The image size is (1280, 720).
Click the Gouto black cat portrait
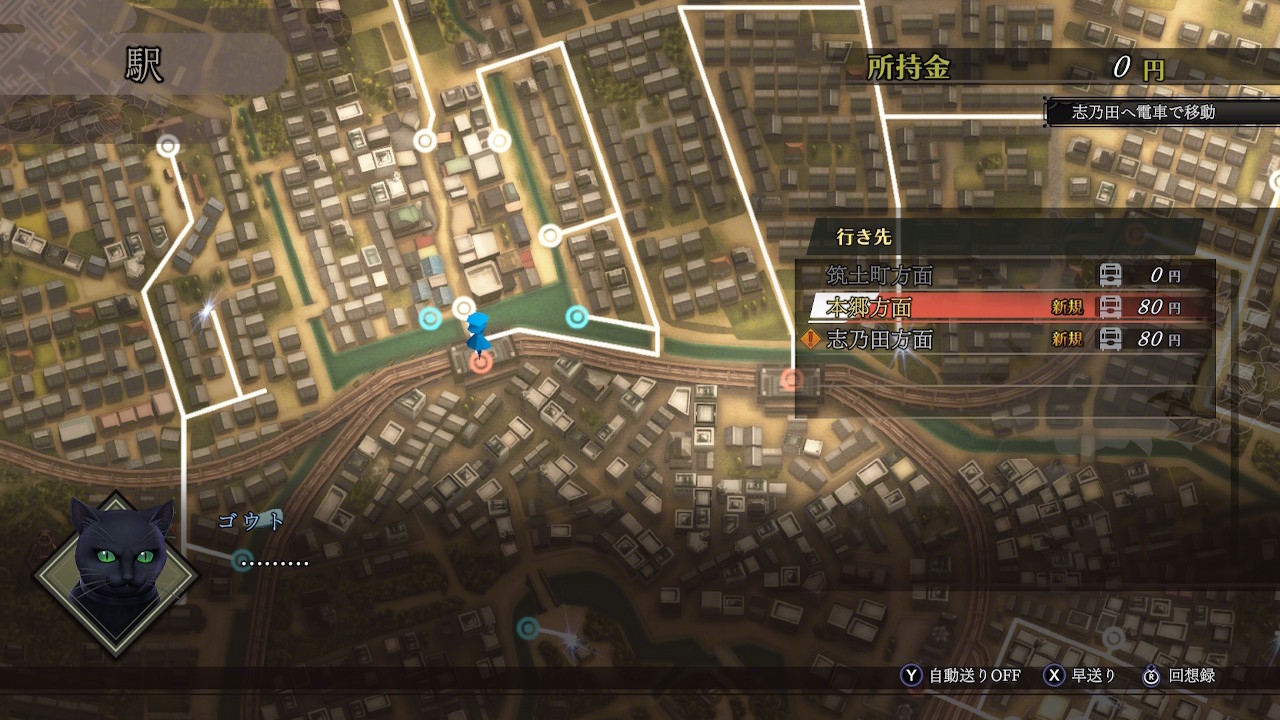(117, 572)
